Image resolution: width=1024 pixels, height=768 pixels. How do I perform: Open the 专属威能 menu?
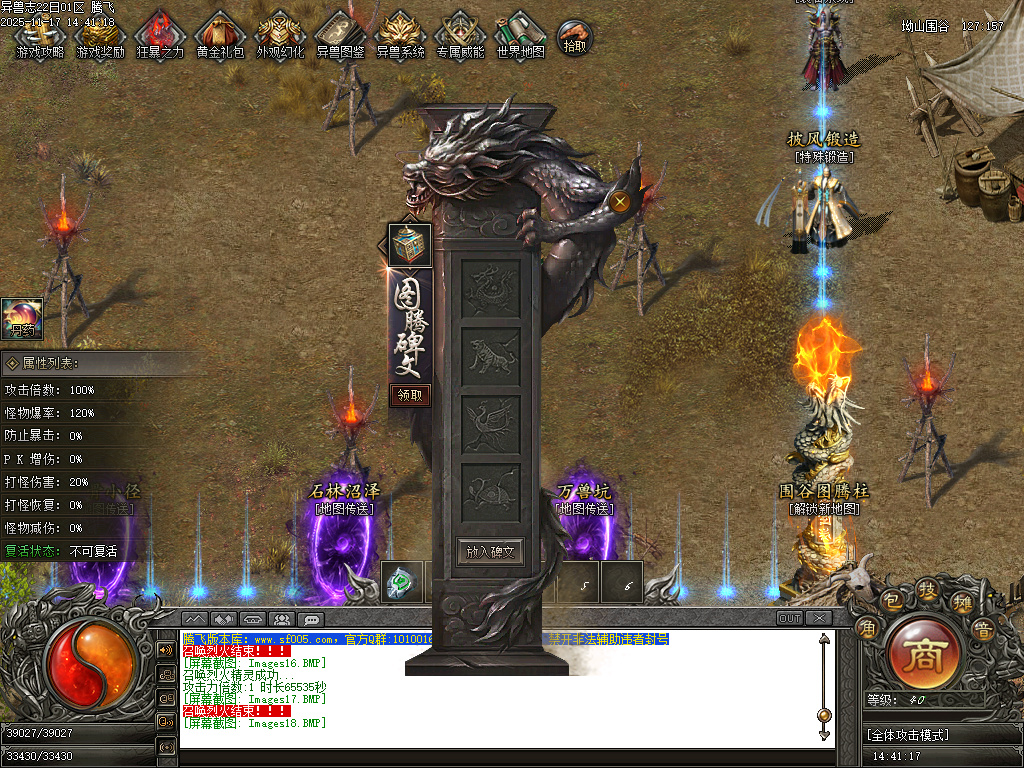click(x=460, y=34)
